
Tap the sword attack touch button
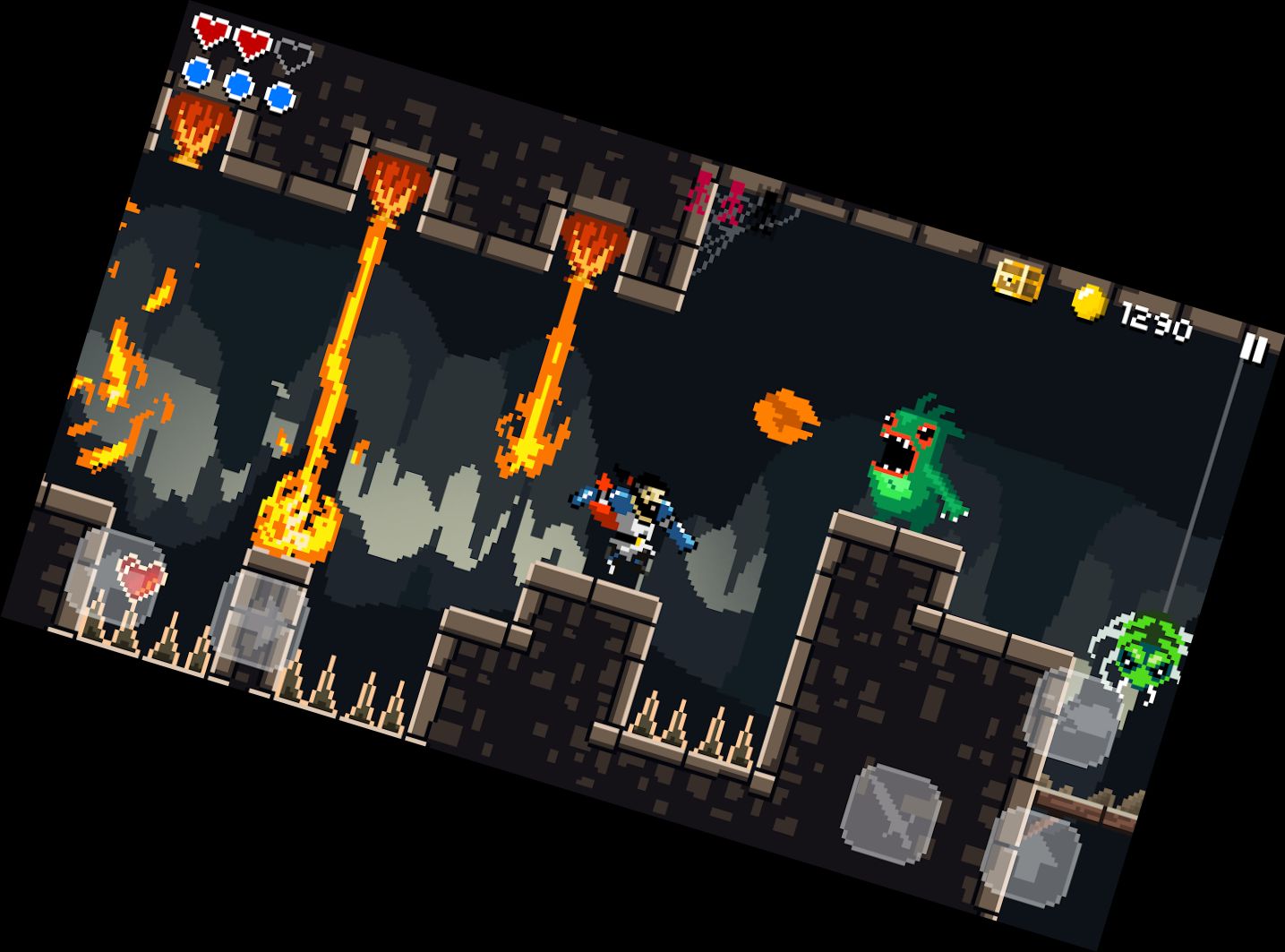point(891,813)
